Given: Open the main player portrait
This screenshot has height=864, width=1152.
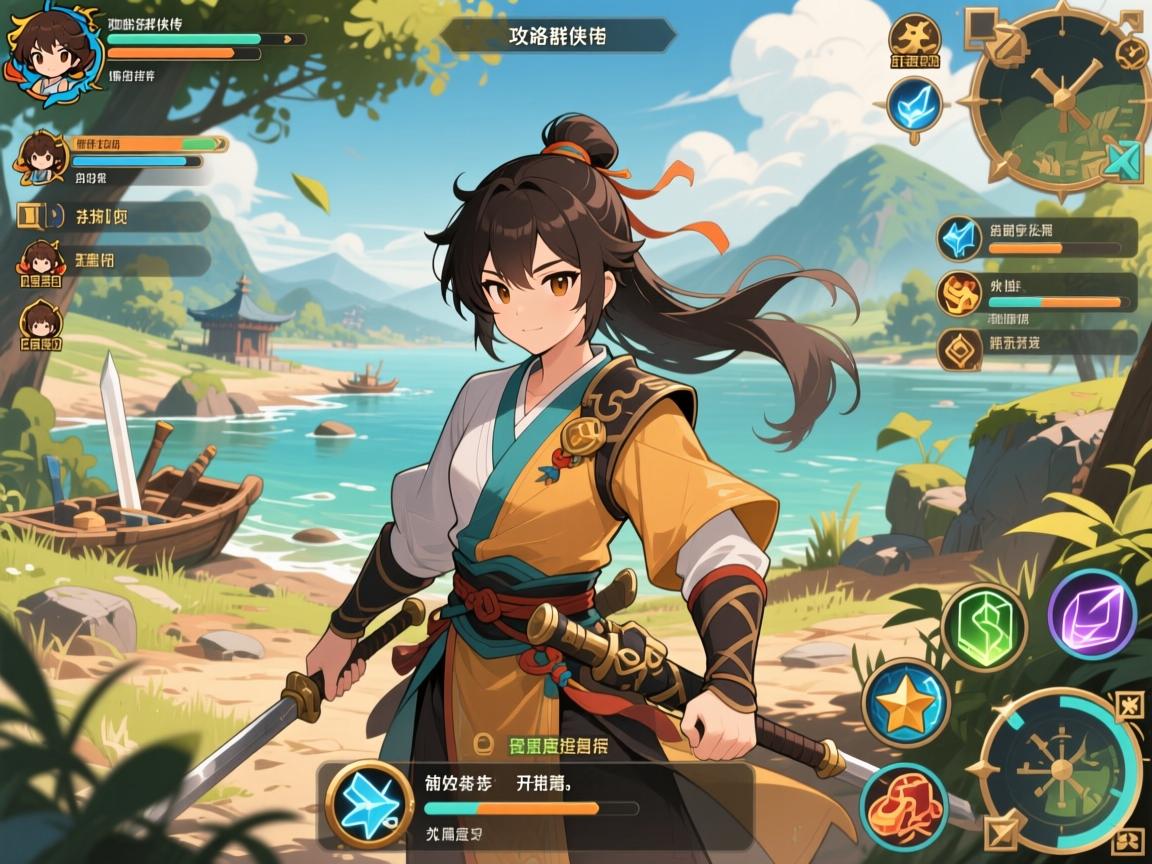Looking at the screenshot, I should pyautogui.click(x=47, y=52).
